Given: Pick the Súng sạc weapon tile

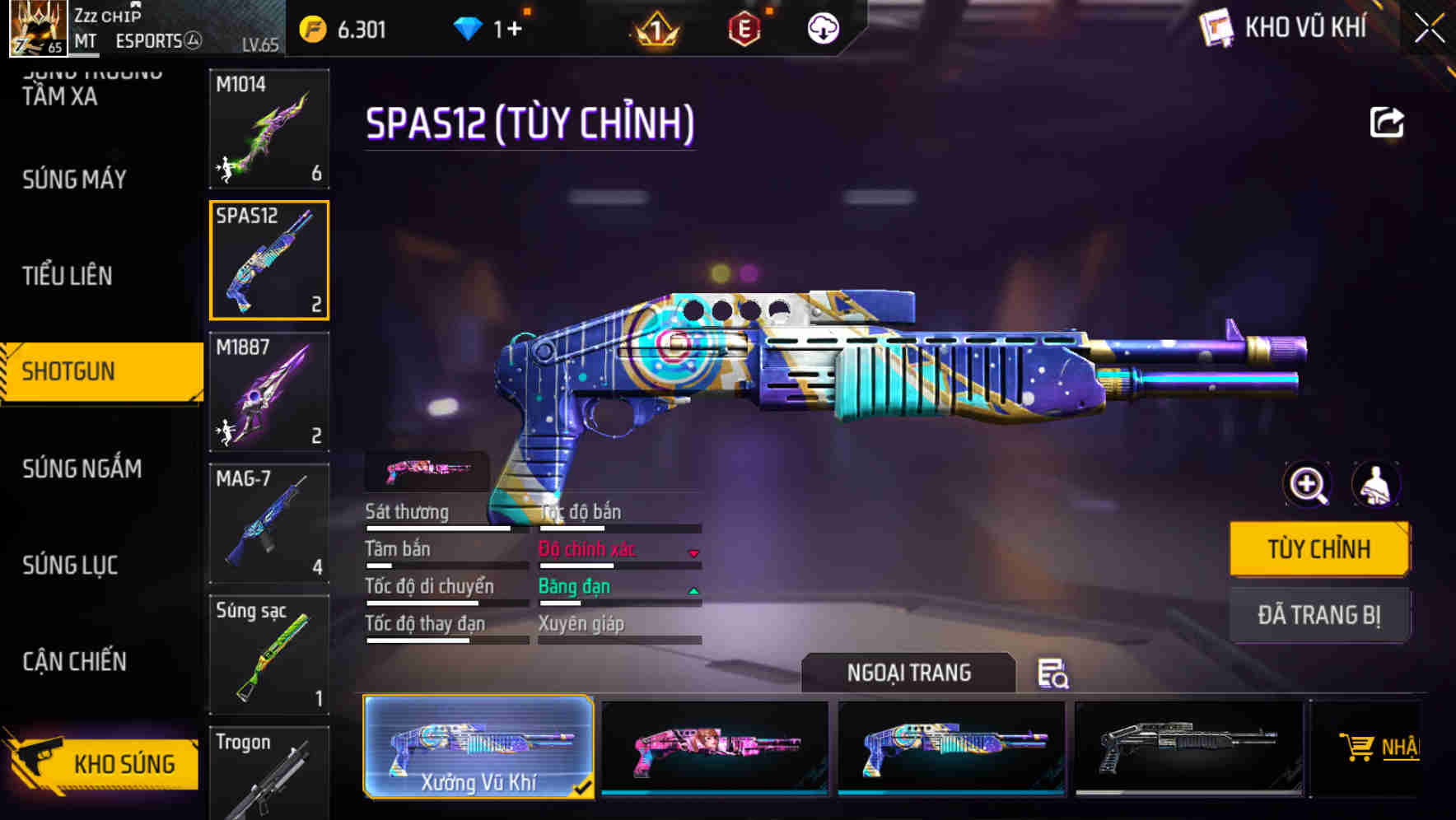Looking at the screenshot, I should tap(269, 655).
